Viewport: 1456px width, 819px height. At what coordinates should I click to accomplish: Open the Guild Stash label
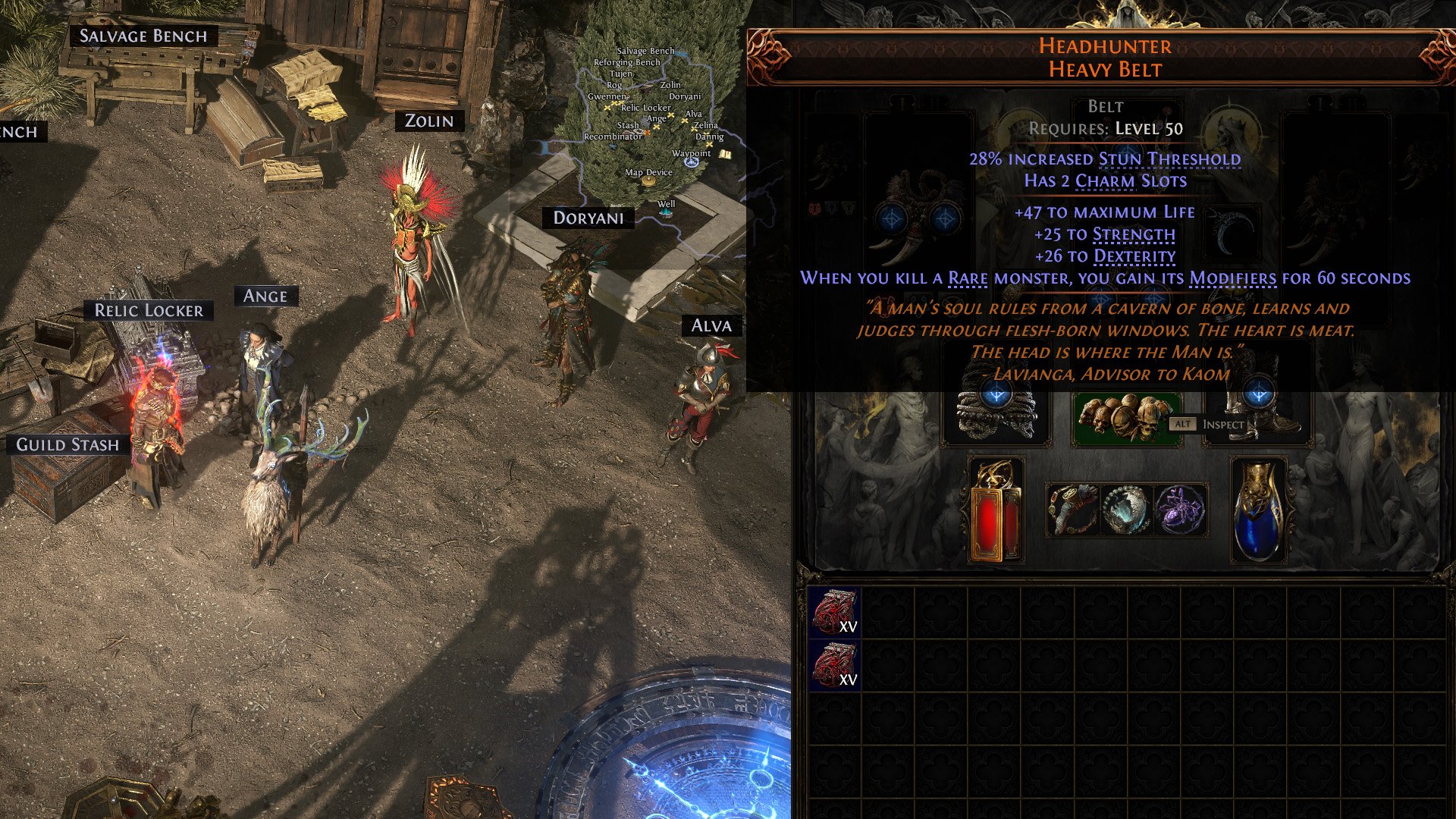pyautogui.click(x=67, y=444)
